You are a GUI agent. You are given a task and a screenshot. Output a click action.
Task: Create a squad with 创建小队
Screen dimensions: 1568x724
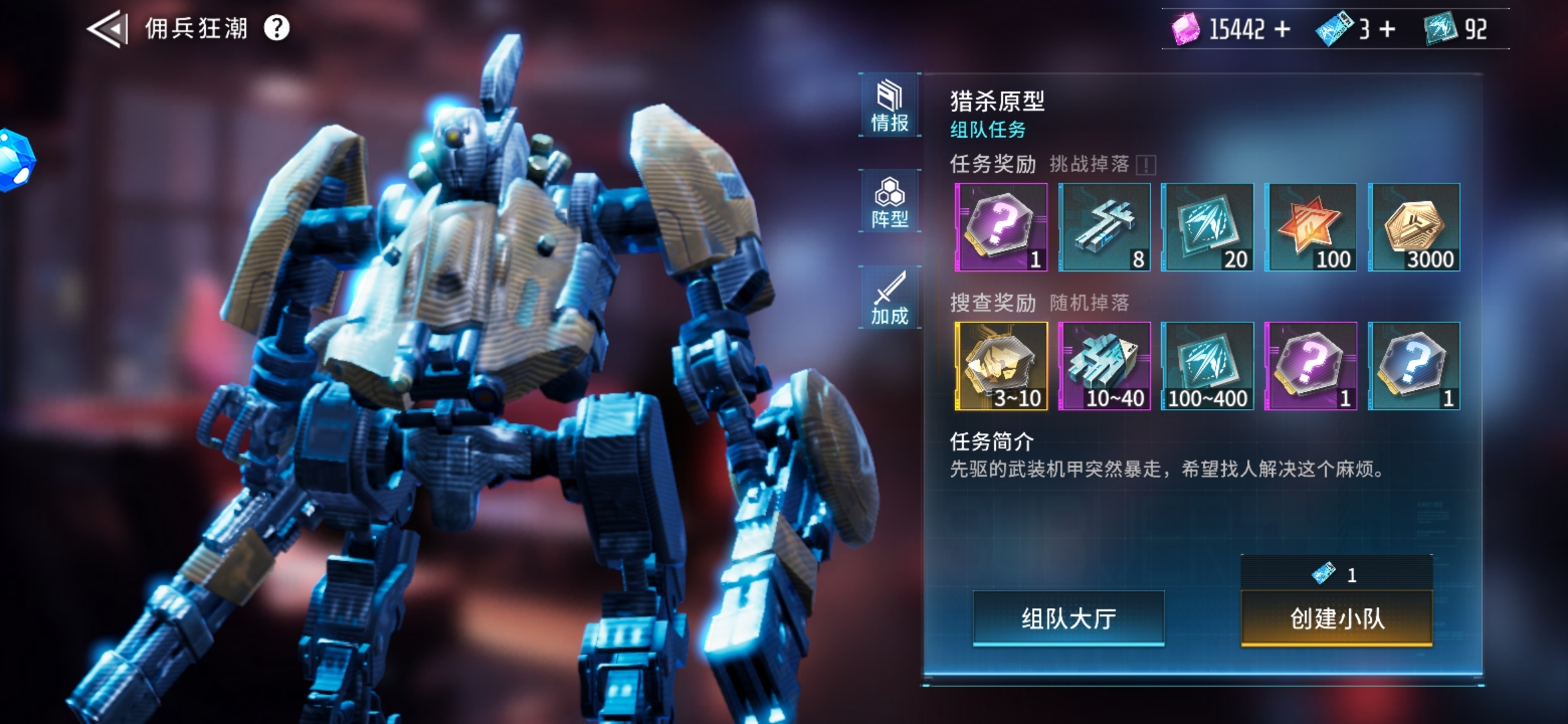click(1337, 618)
